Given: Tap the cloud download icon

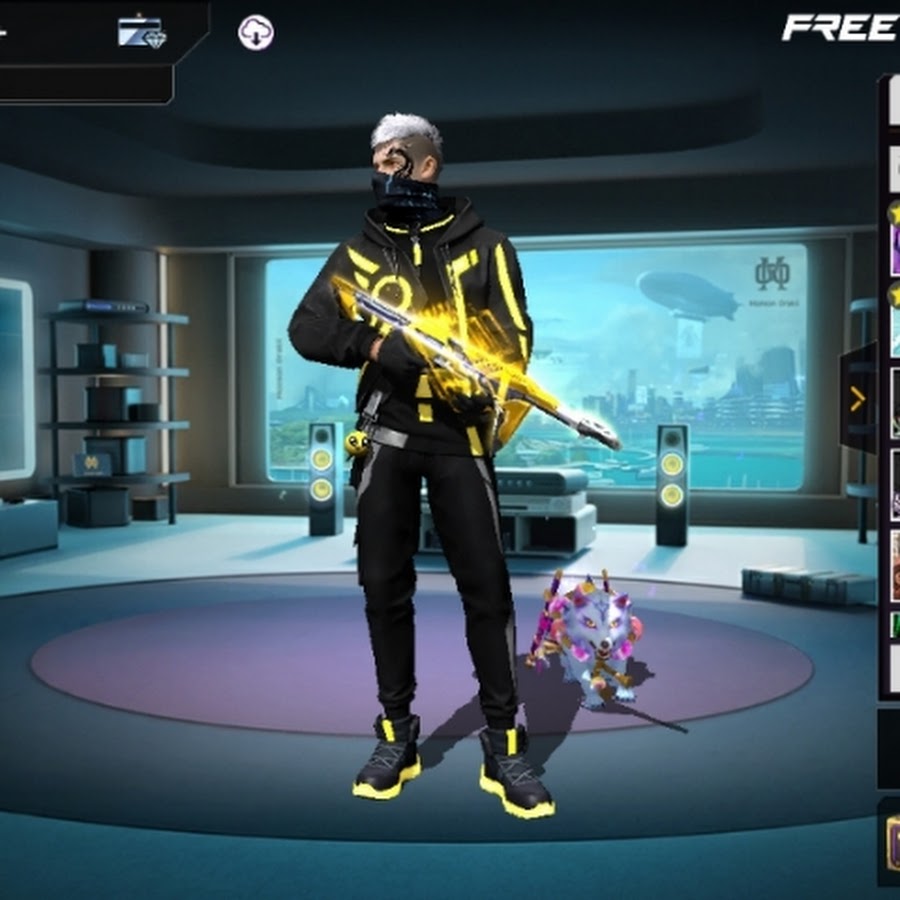Looking at the screenshot, I should [x=256, y=33].
